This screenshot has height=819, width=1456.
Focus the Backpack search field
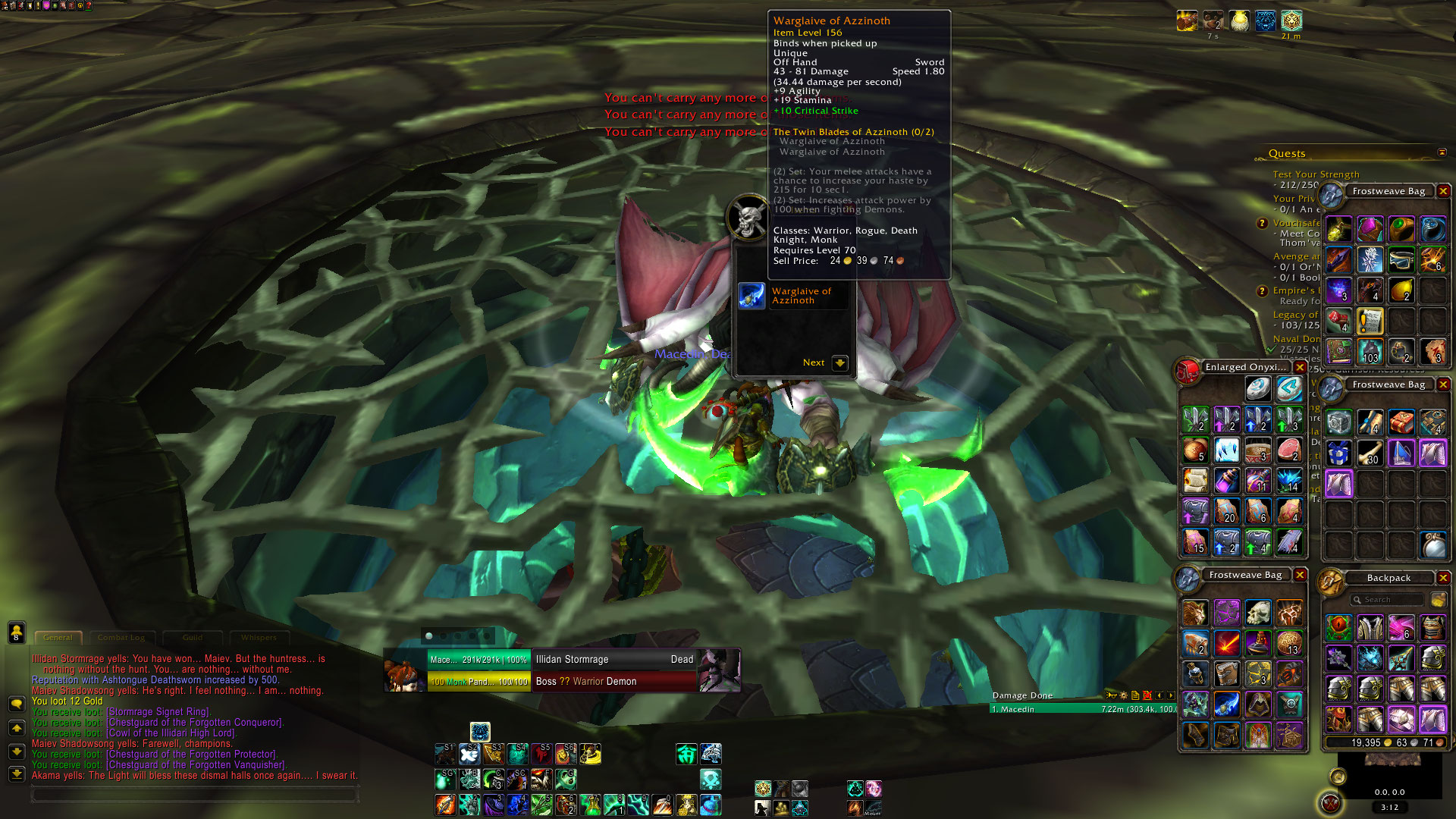coord(1386,600)
